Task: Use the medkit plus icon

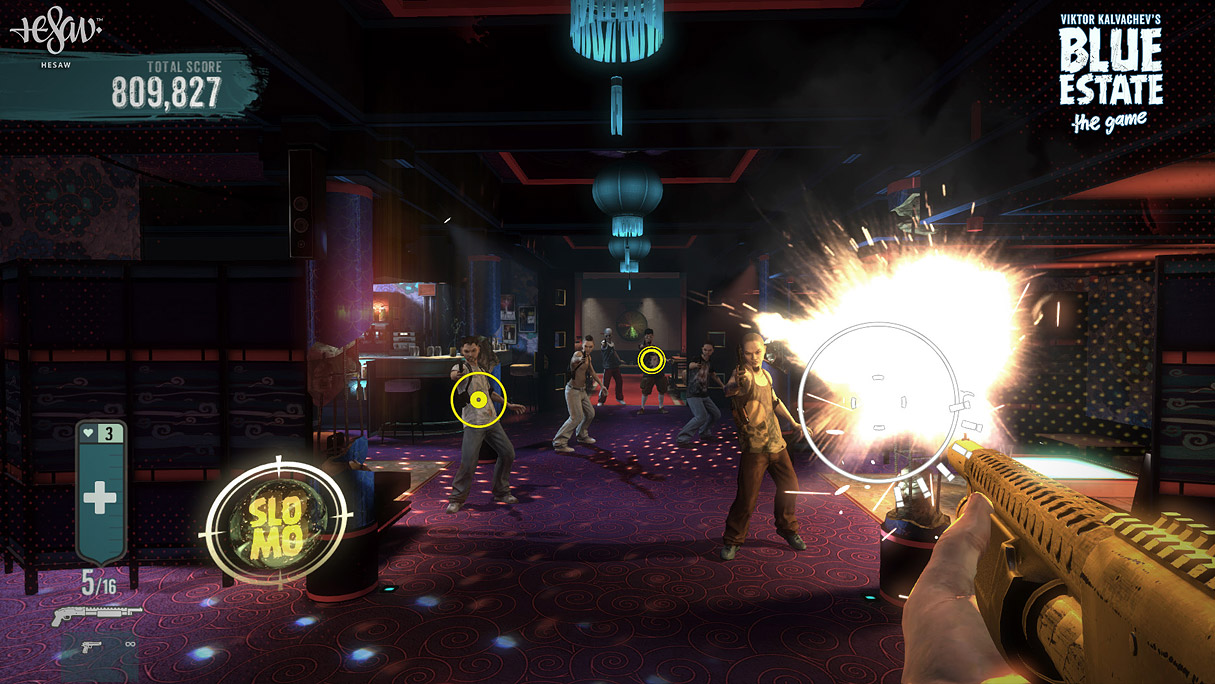Action: coord(100,496)
